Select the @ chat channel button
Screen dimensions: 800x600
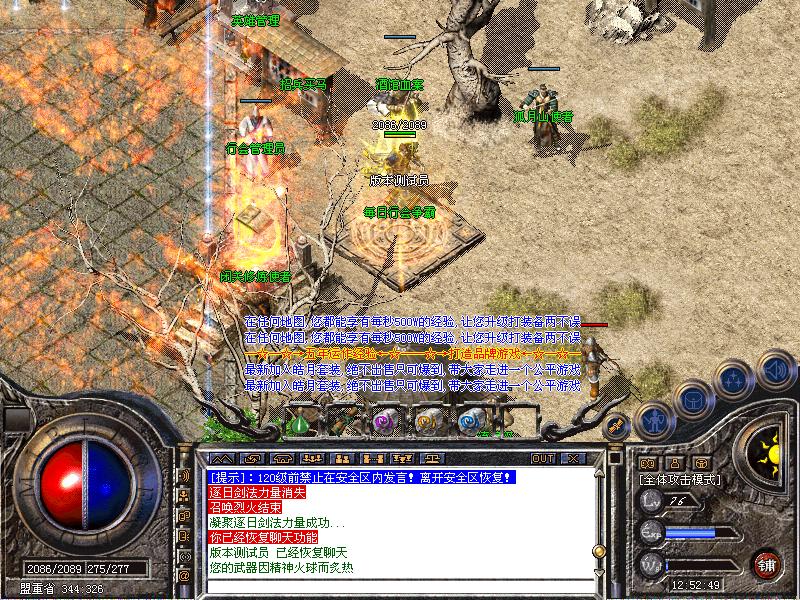coord(184,576)
